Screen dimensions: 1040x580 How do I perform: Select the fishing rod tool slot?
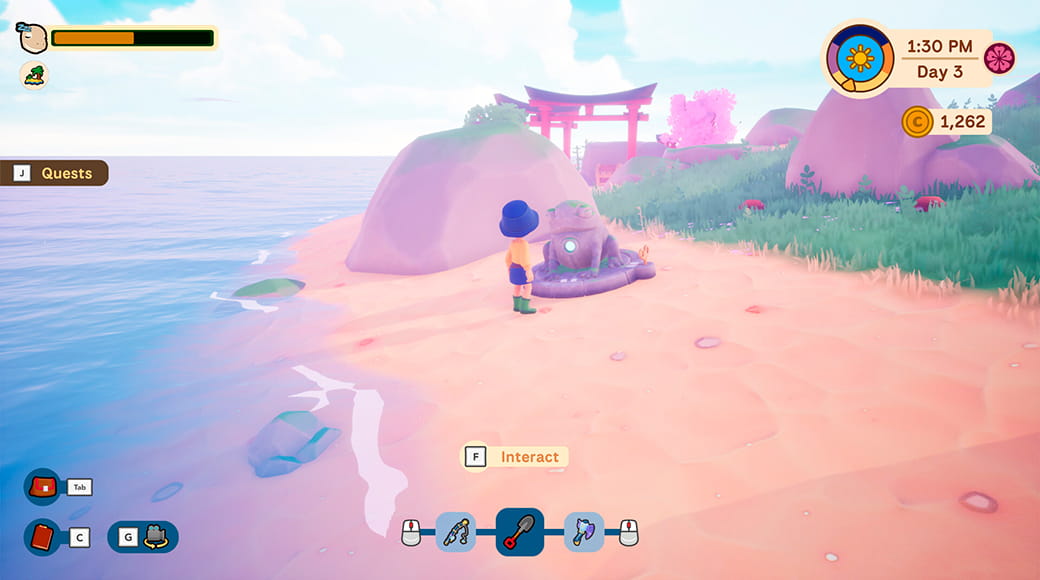click(x=455, y=532)
